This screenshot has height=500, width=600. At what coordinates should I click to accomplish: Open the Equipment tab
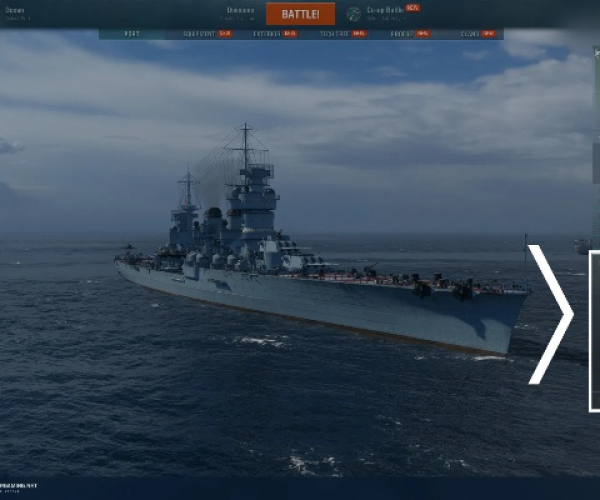coord(204,34)
